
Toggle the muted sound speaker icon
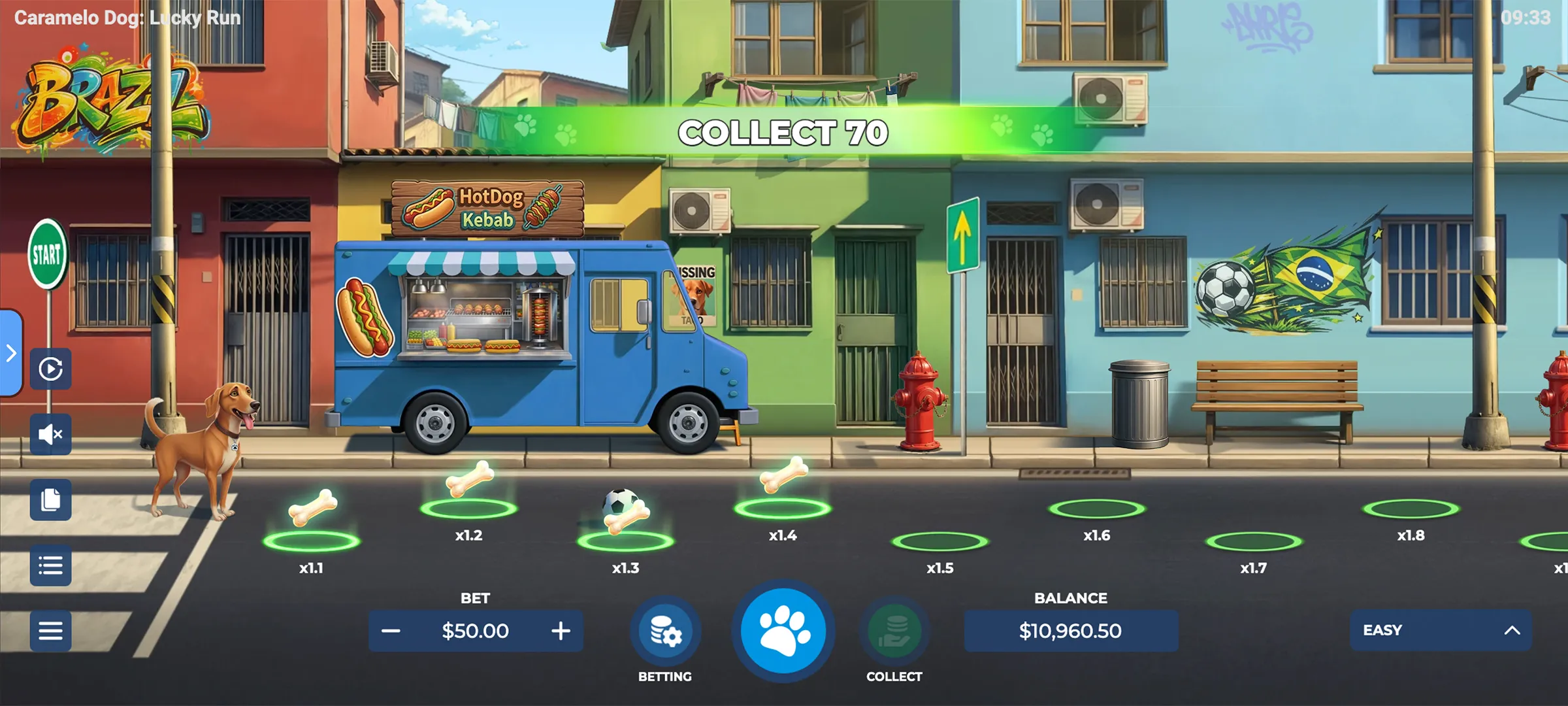[50, 434]
